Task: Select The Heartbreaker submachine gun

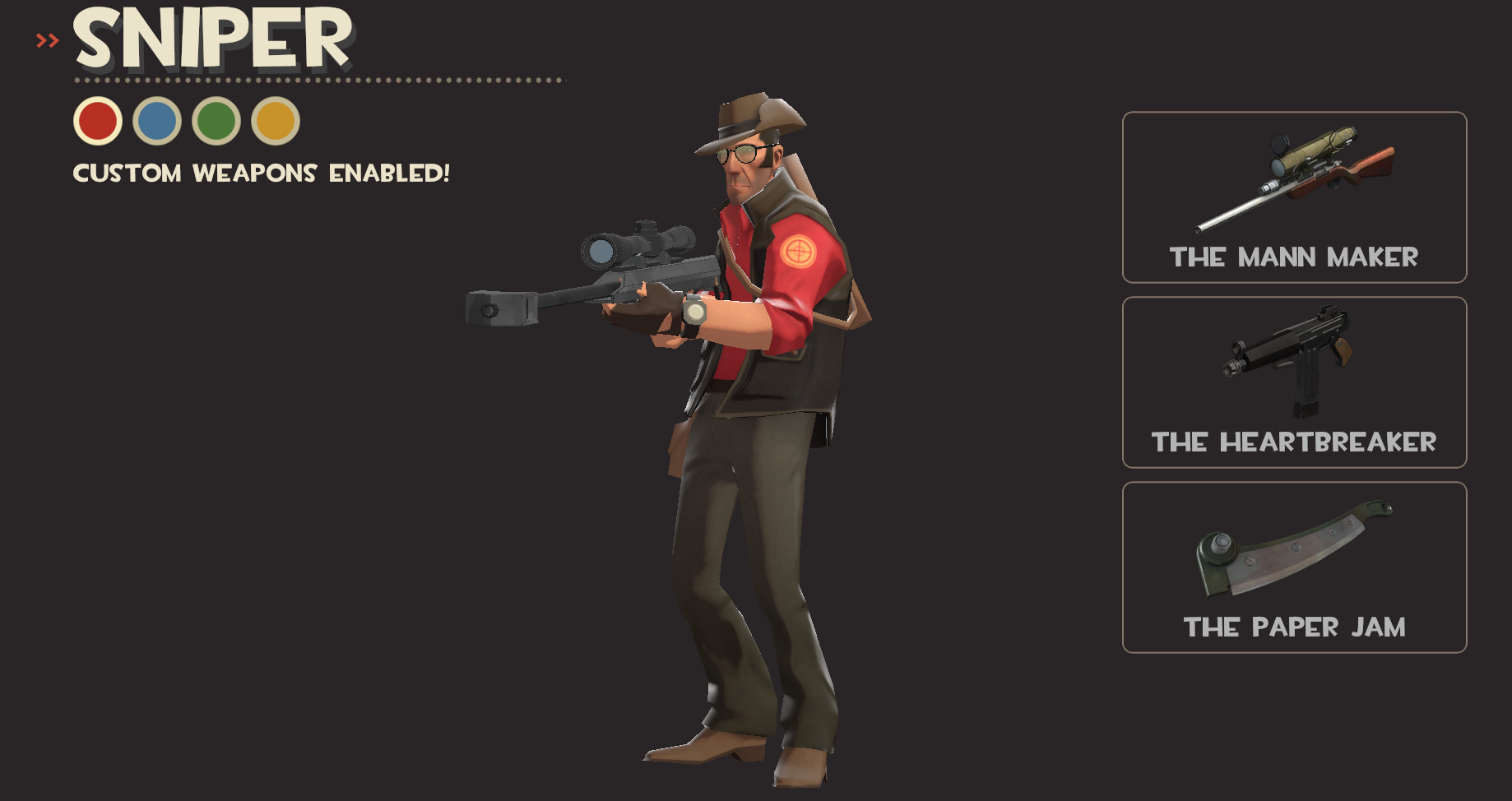Action: tap(1293, 381)
